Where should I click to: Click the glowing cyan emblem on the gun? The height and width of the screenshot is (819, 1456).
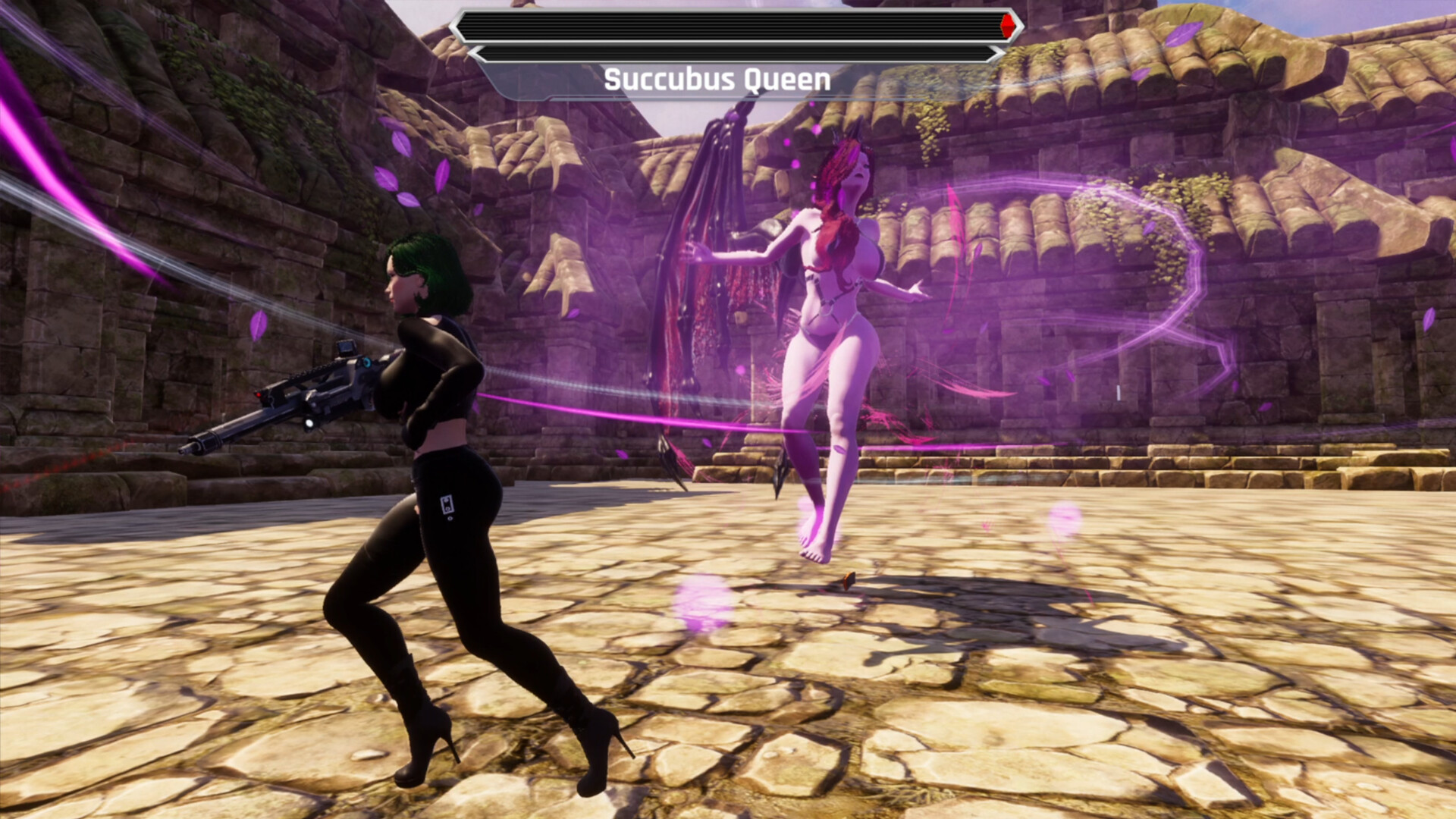pos(367,363)
